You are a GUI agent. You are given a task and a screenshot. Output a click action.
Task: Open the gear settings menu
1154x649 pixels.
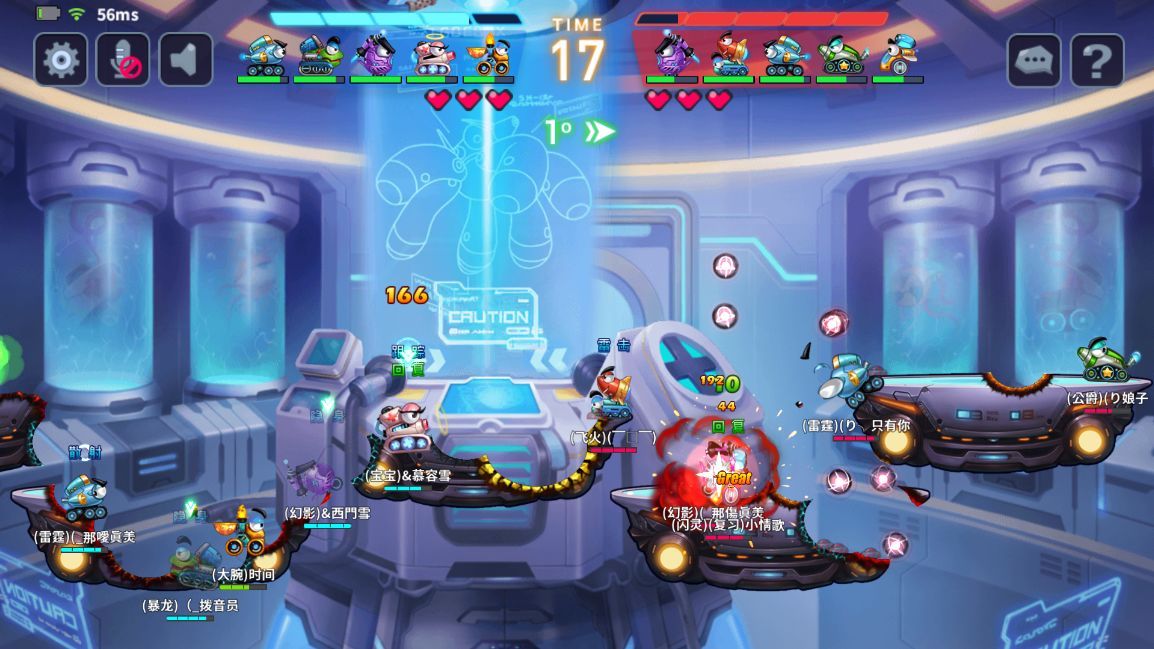click(x=61, y=60)
